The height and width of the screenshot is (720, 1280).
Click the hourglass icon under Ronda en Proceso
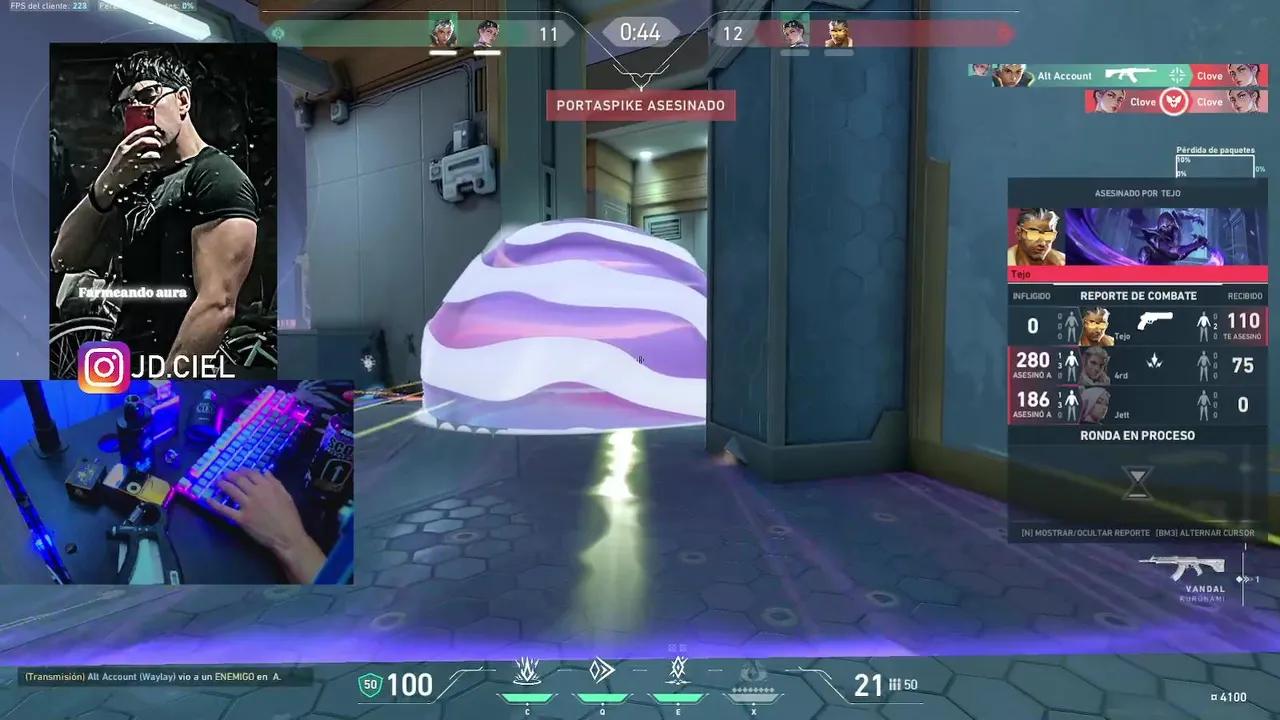[x=1137, y=482]
